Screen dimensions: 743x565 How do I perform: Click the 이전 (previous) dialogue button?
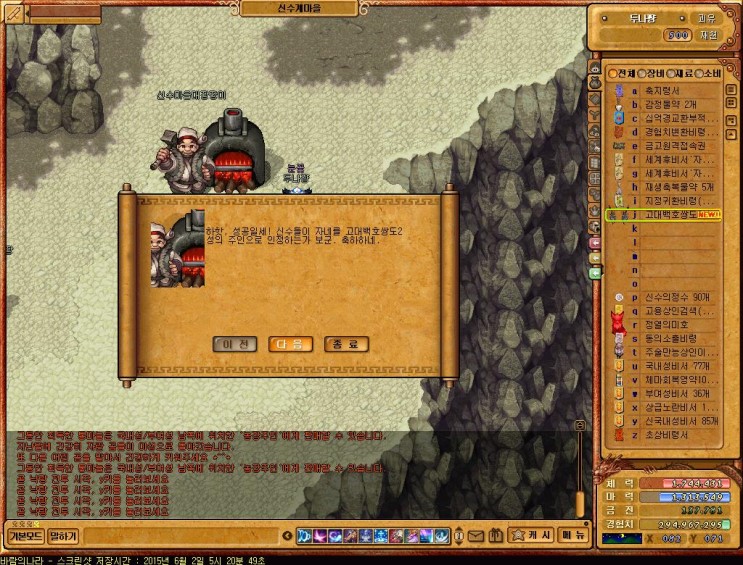236,344
